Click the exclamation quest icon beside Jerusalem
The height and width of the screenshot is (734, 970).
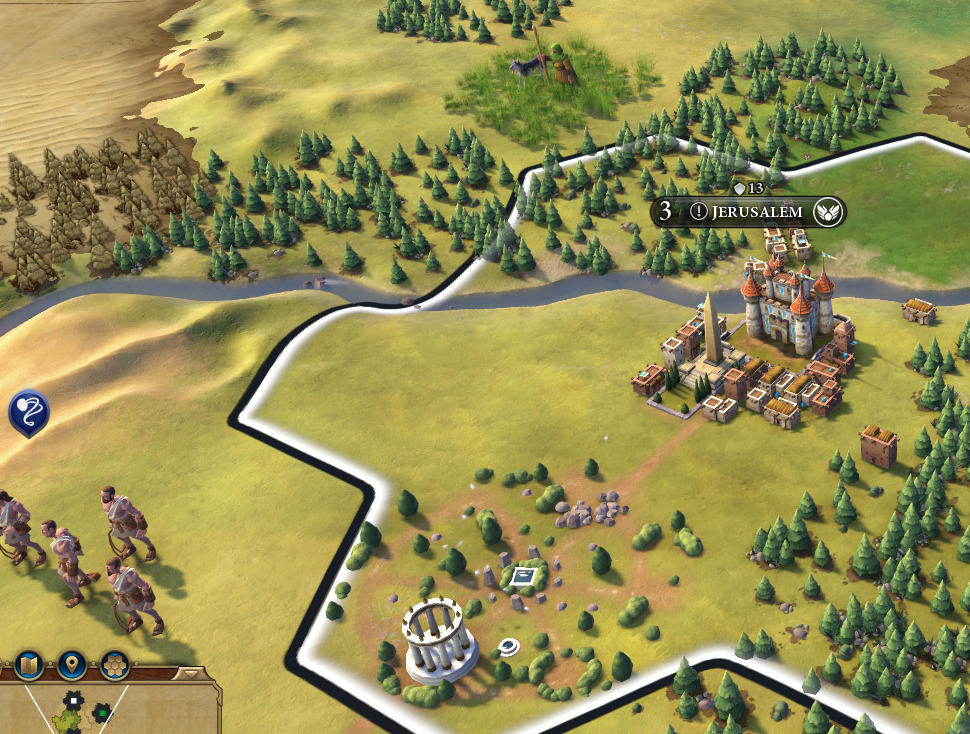697,212
